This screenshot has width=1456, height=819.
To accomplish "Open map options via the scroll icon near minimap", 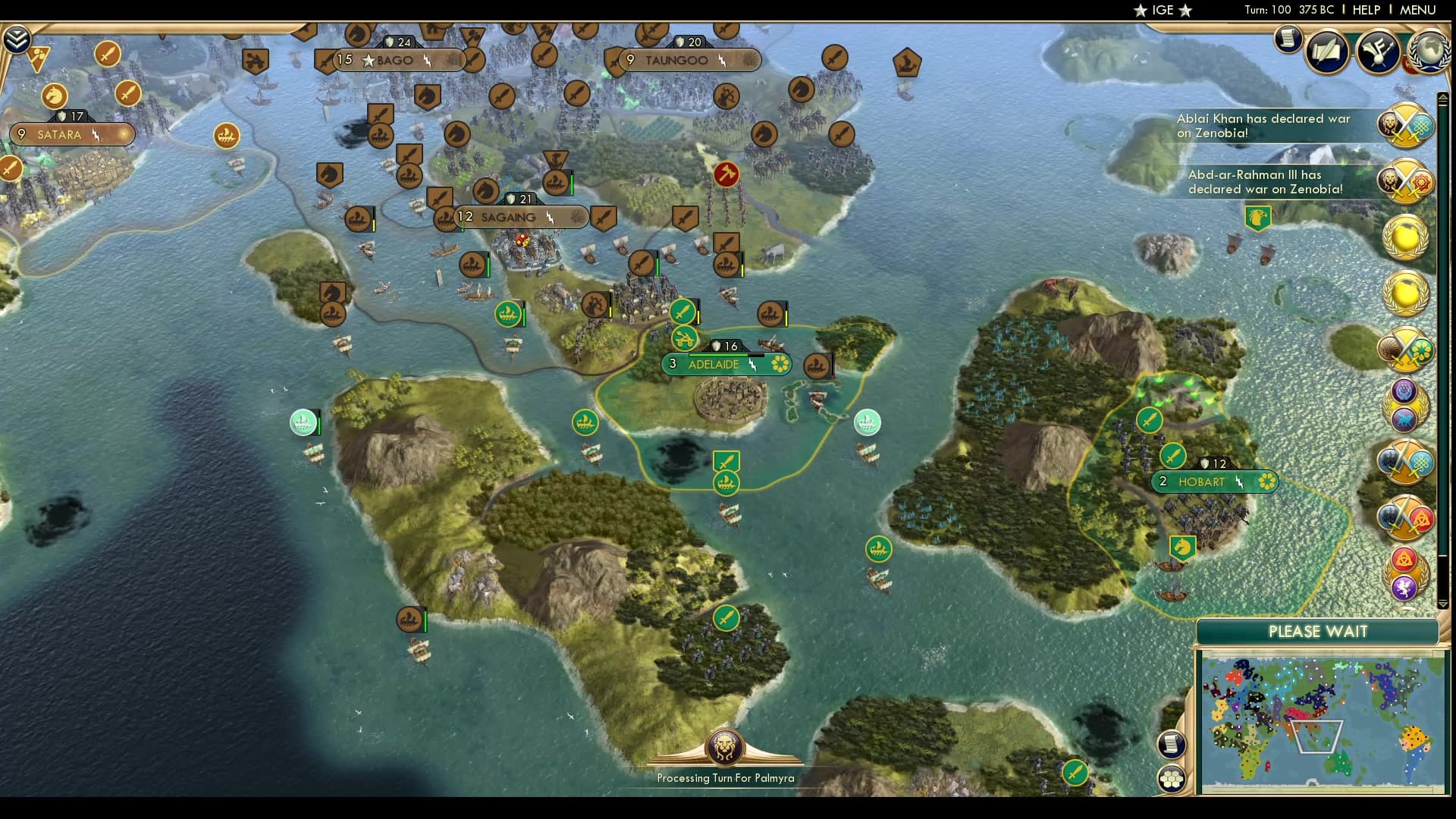I will (x=1172, y=745).
